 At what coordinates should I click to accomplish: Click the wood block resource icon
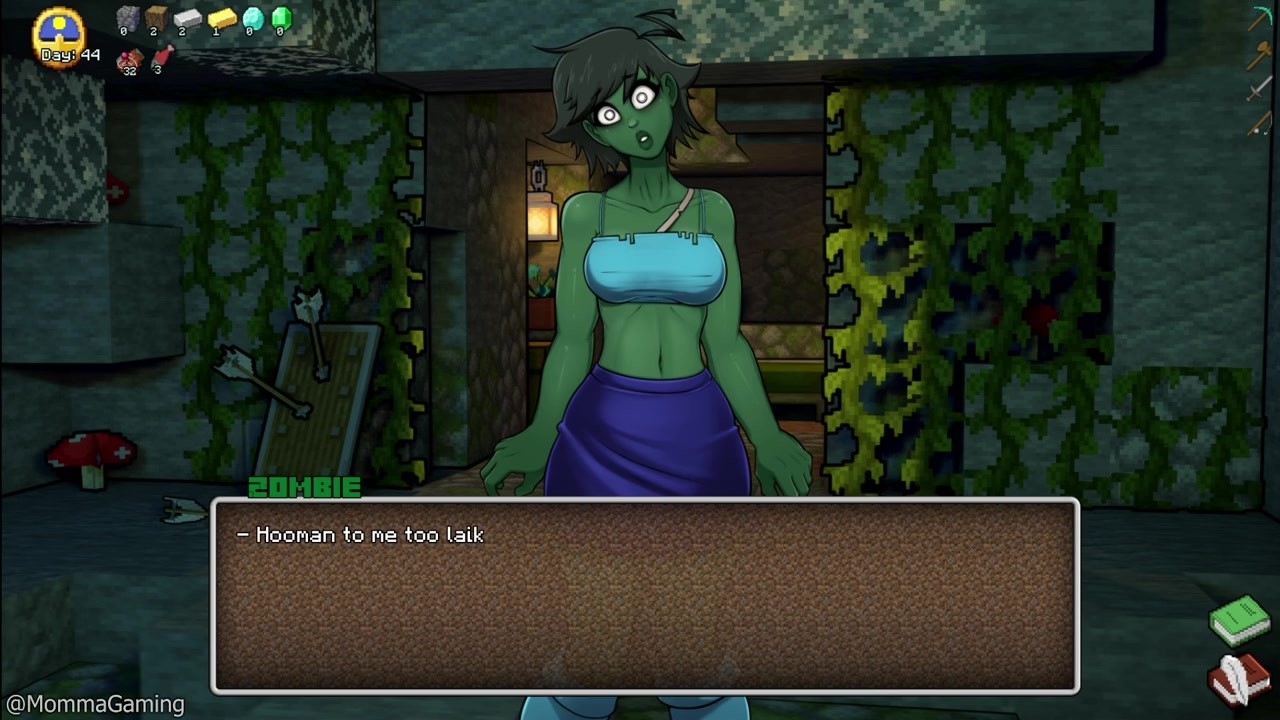click(x=156, y=17)
